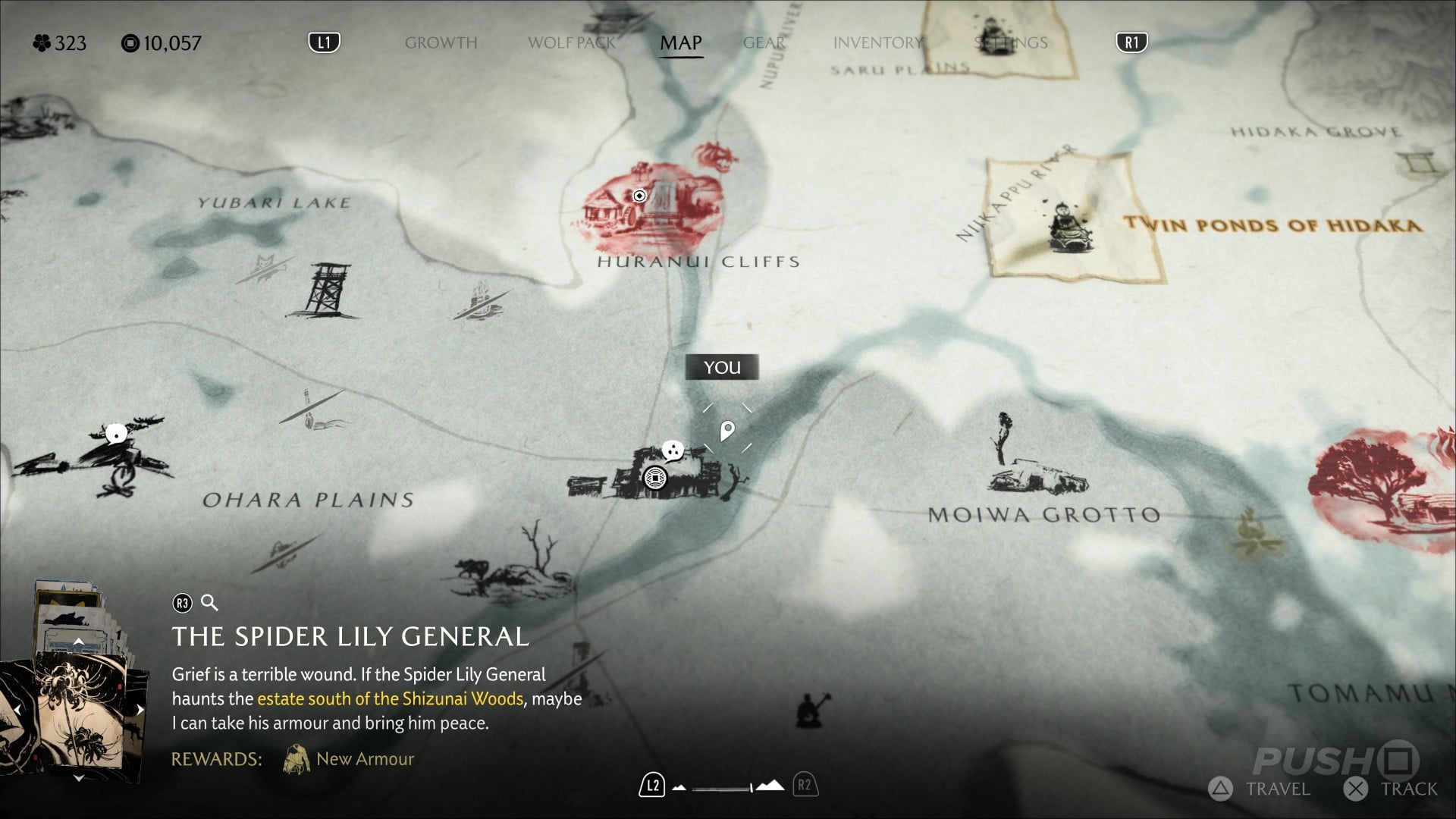The width and height of the screenshot is (1456, 819).
Task: Adjust the map zoom slider
Action: click(x=728, y=787)
